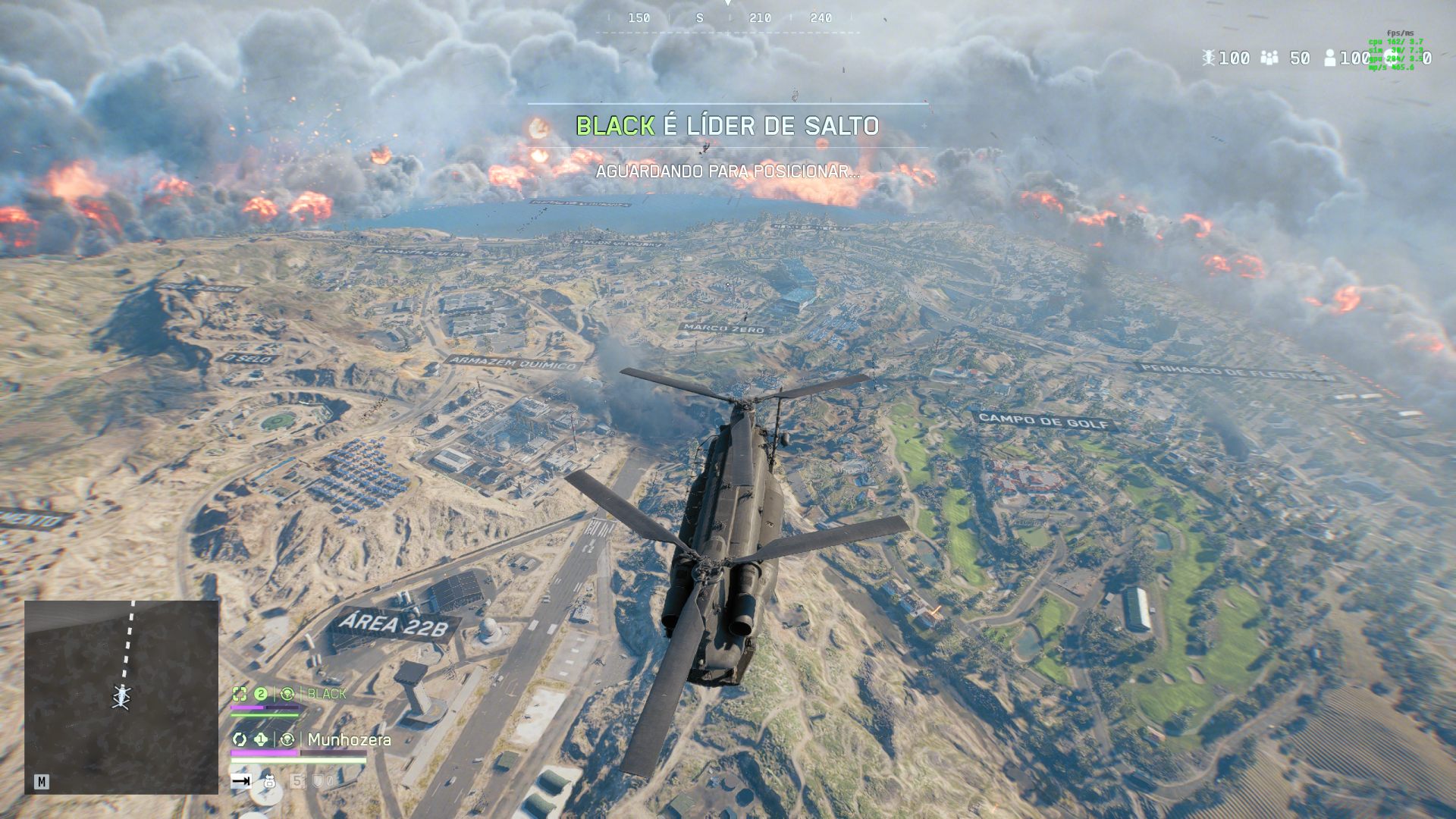This screenshot has height=819, width=1456.
Task: Click the AGUARDANDO PARA POSICIONAR text
Action: [x=727, y=171]
